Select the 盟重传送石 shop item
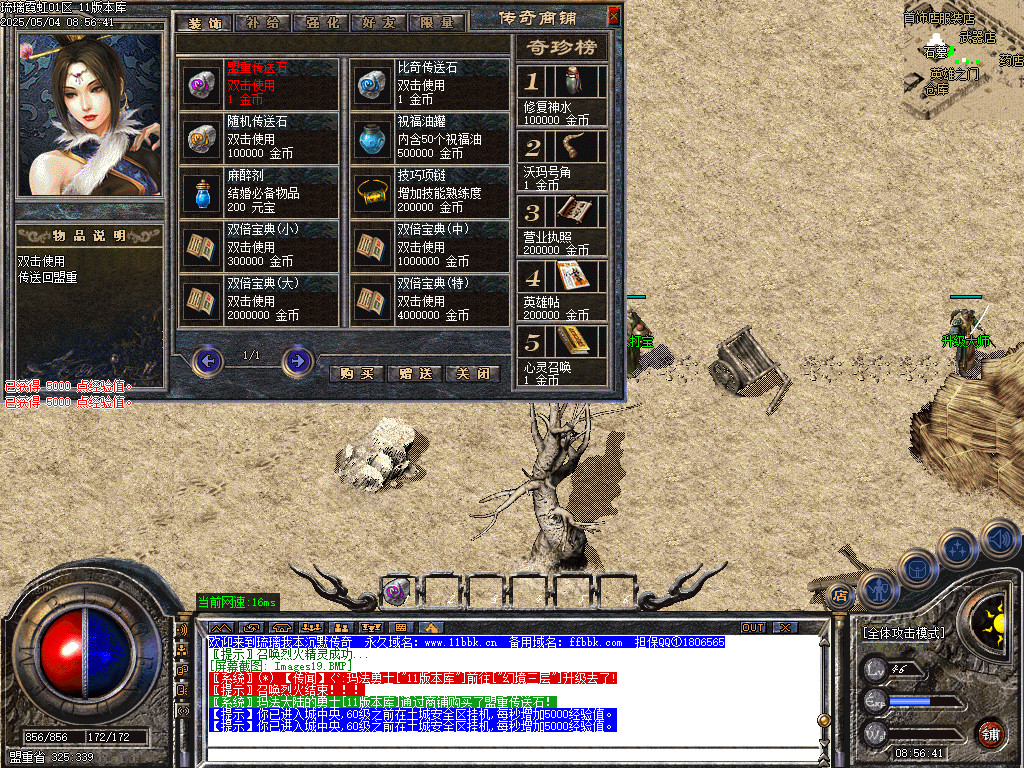 pyautogui.click(x=259, y=84)
